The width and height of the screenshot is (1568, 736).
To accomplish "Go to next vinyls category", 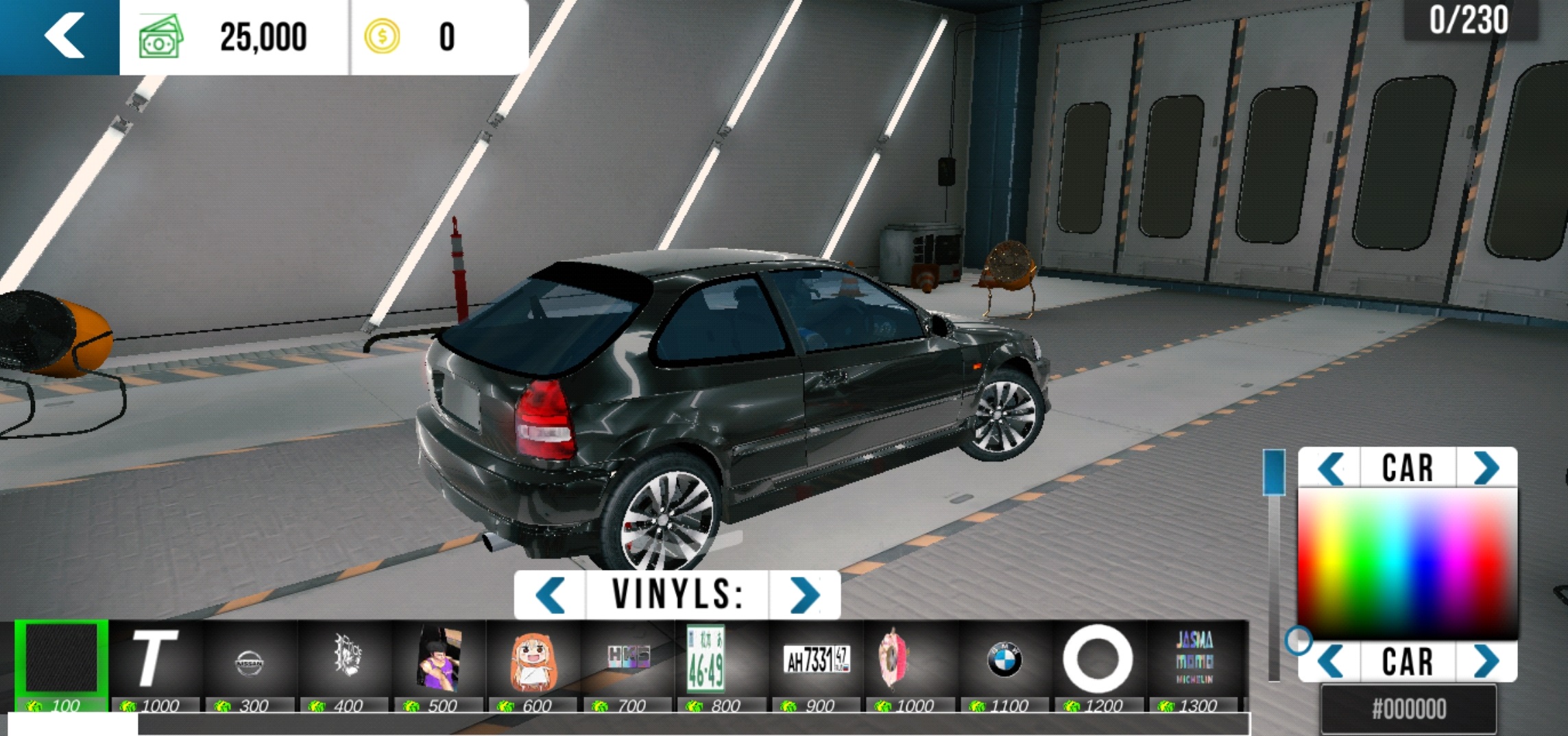I will click(804, 595).
